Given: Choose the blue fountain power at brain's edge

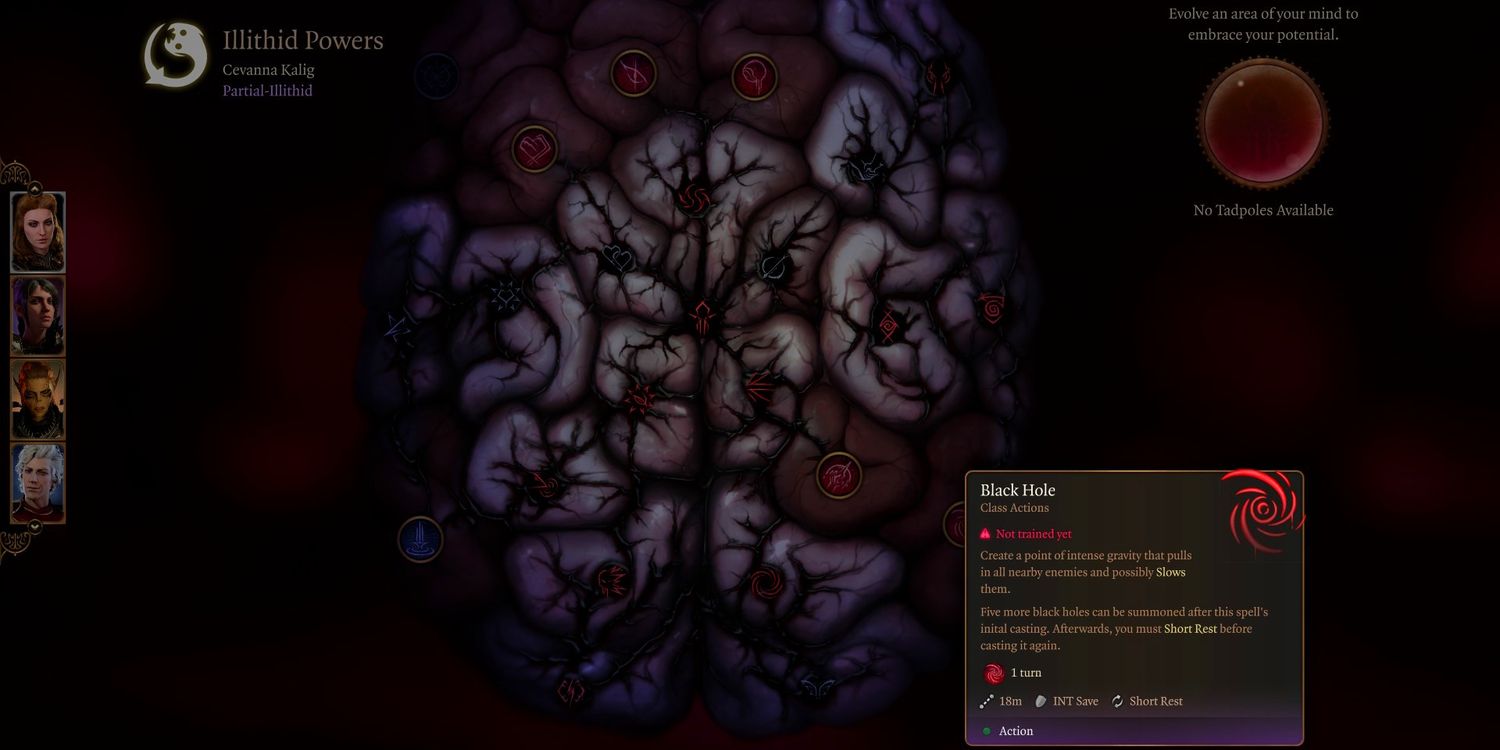Looking at the screenshot, I should (420, 539).
